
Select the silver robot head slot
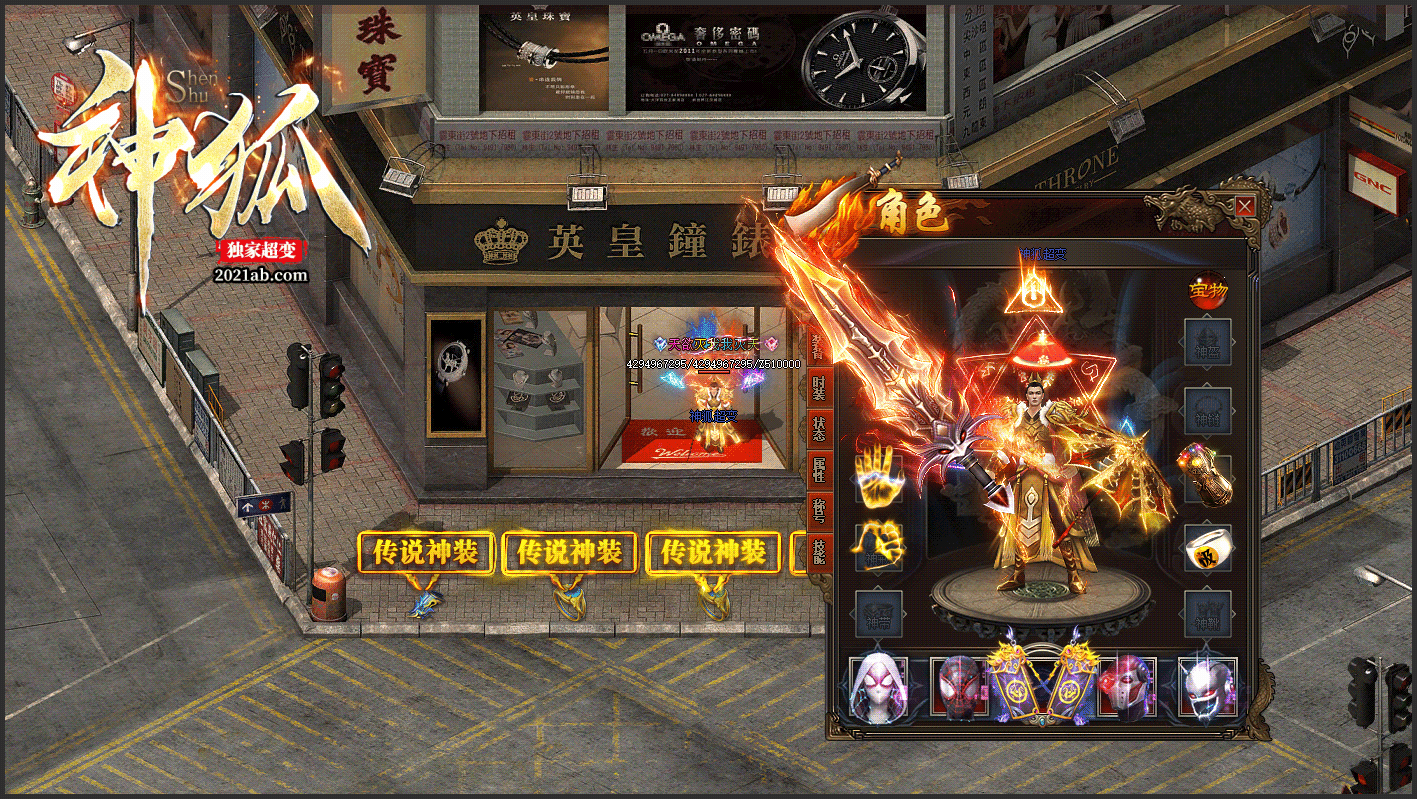point(1207,686)
